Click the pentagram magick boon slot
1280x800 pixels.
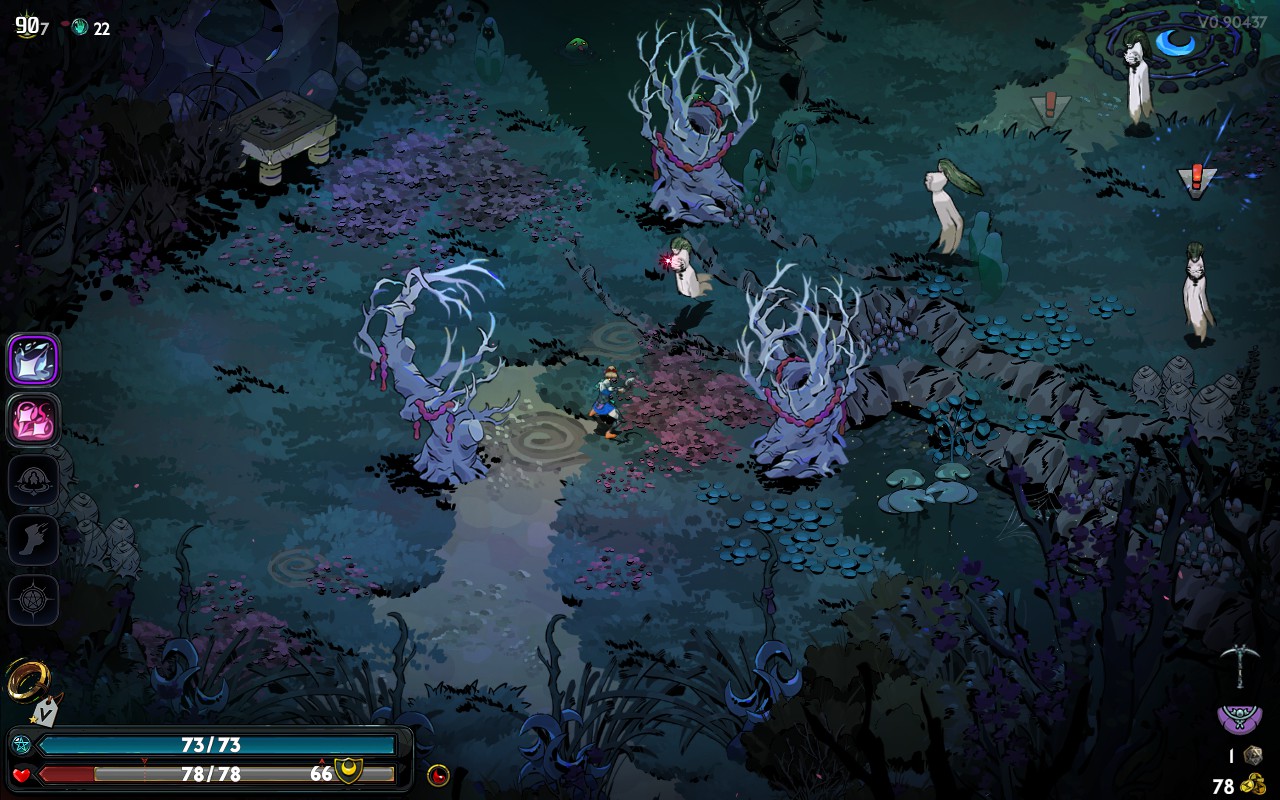(34, 600)
